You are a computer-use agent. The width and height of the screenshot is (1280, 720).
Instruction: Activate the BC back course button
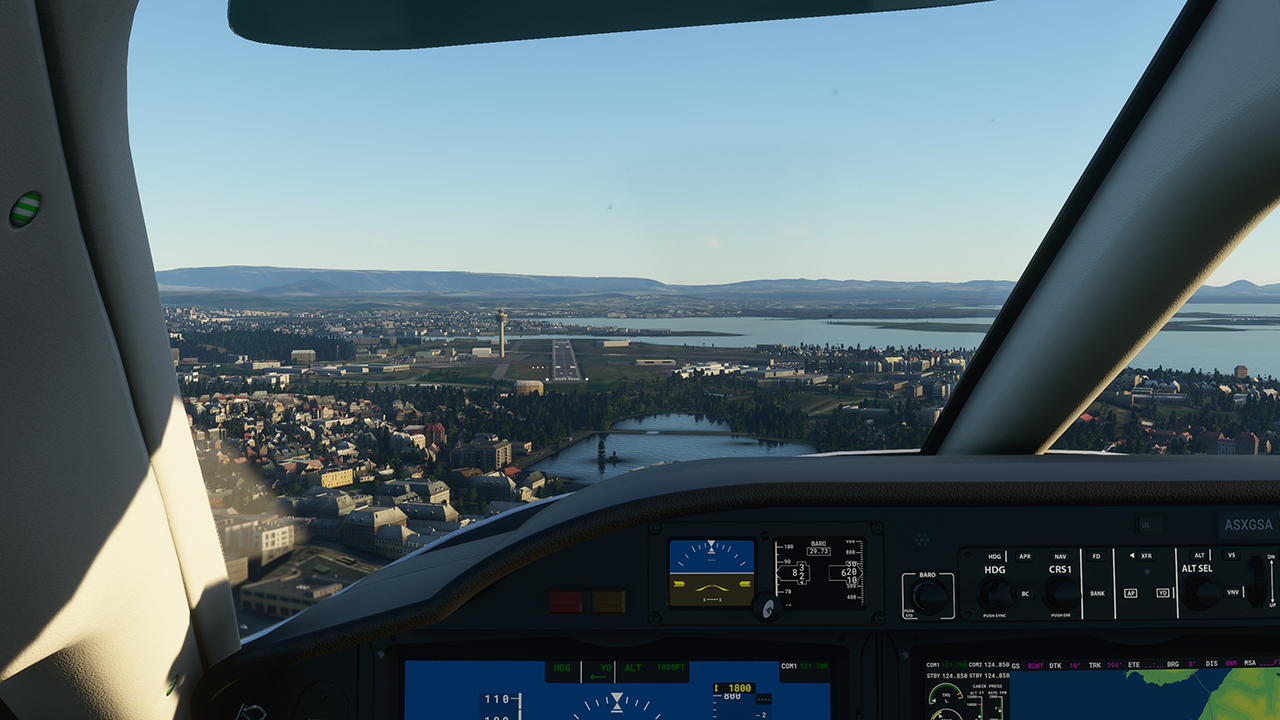click(x=1024, y=593)
